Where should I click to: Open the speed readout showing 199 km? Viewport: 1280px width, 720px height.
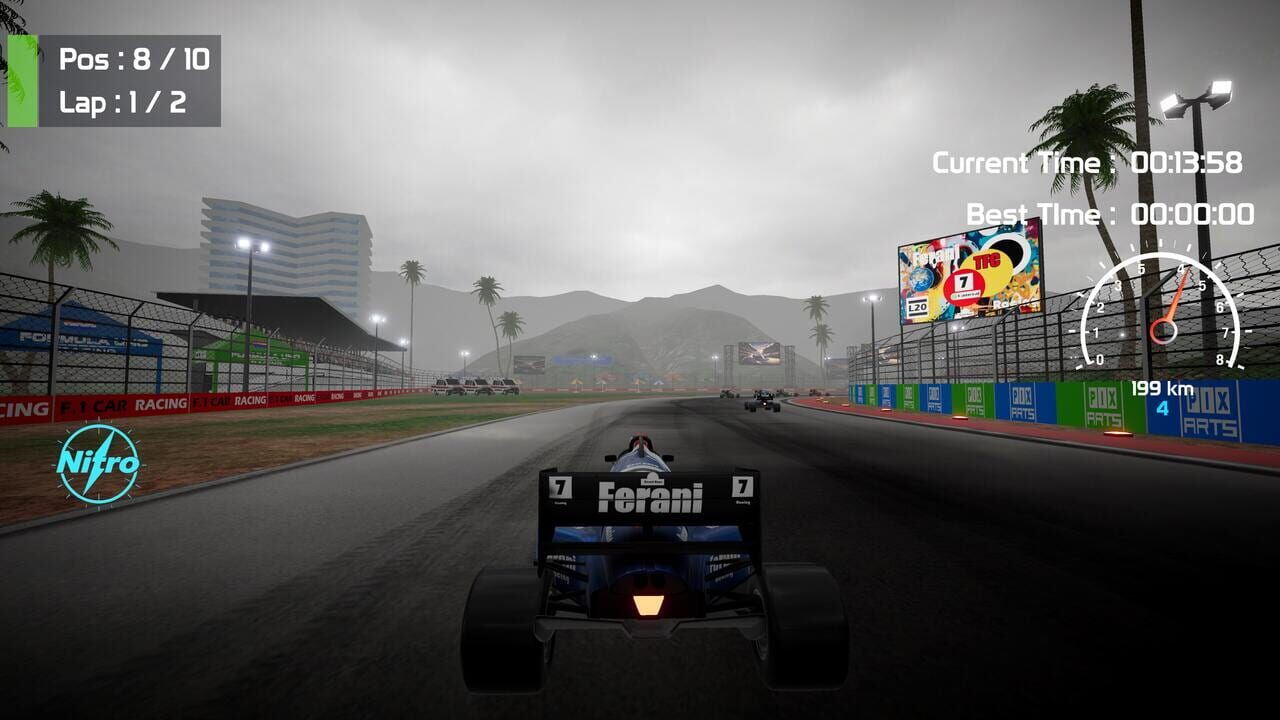click(x=1161, y=386)
